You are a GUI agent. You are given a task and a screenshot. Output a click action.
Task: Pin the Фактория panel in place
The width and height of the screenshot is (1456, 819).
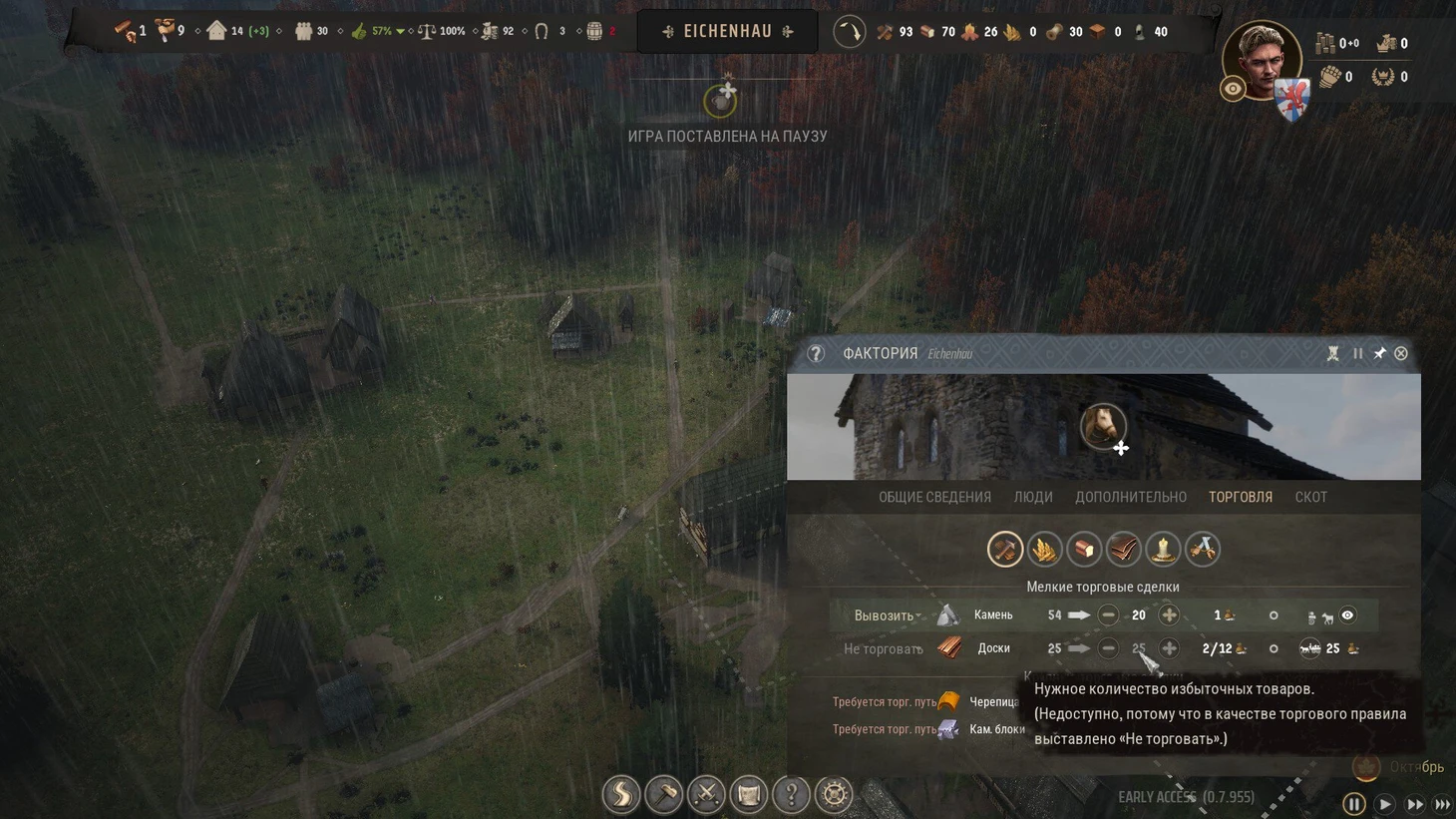click(x=1379, y=353)
